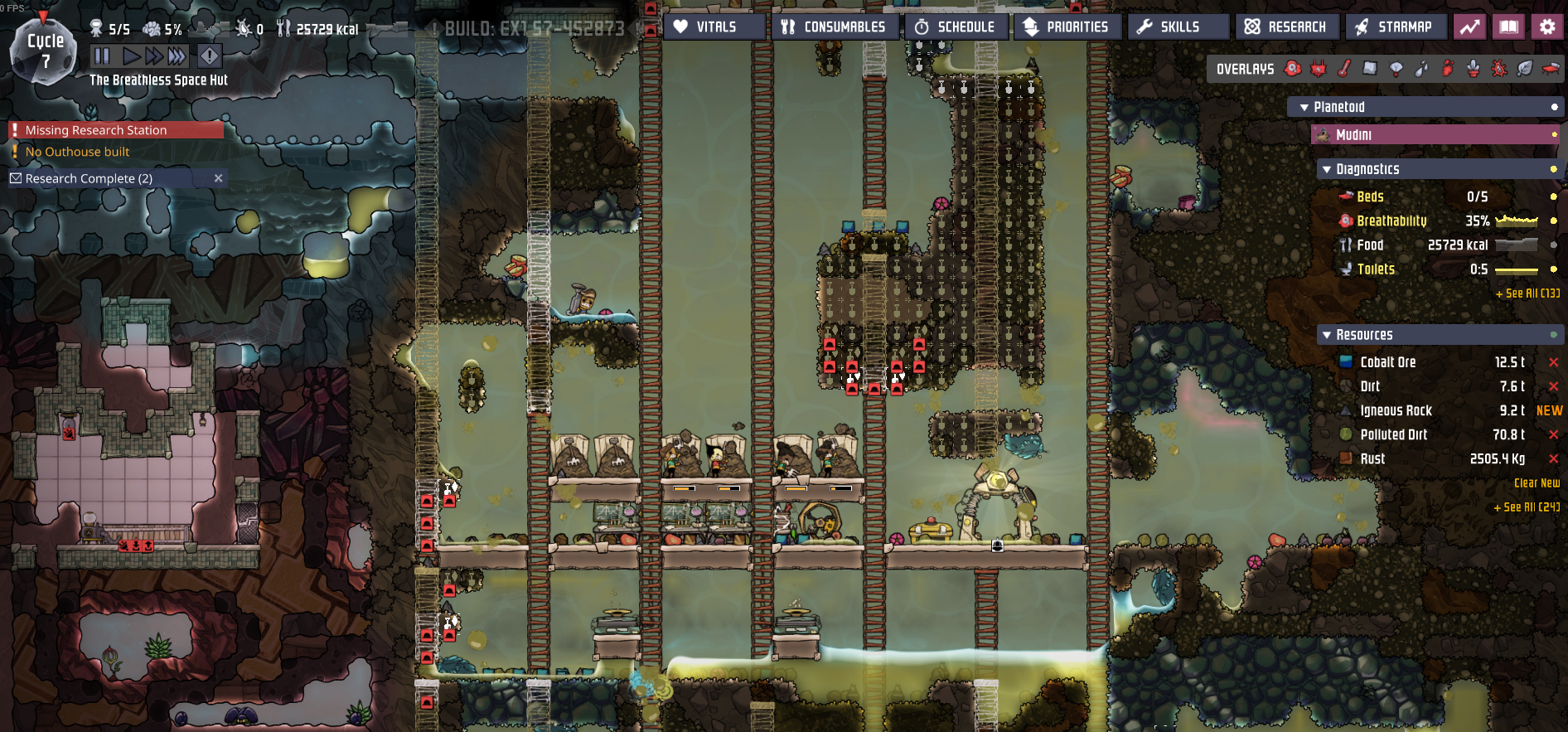Clear new resource markers
Viewport: 1568px width, 732px height.
click(x=1537, y=483)
